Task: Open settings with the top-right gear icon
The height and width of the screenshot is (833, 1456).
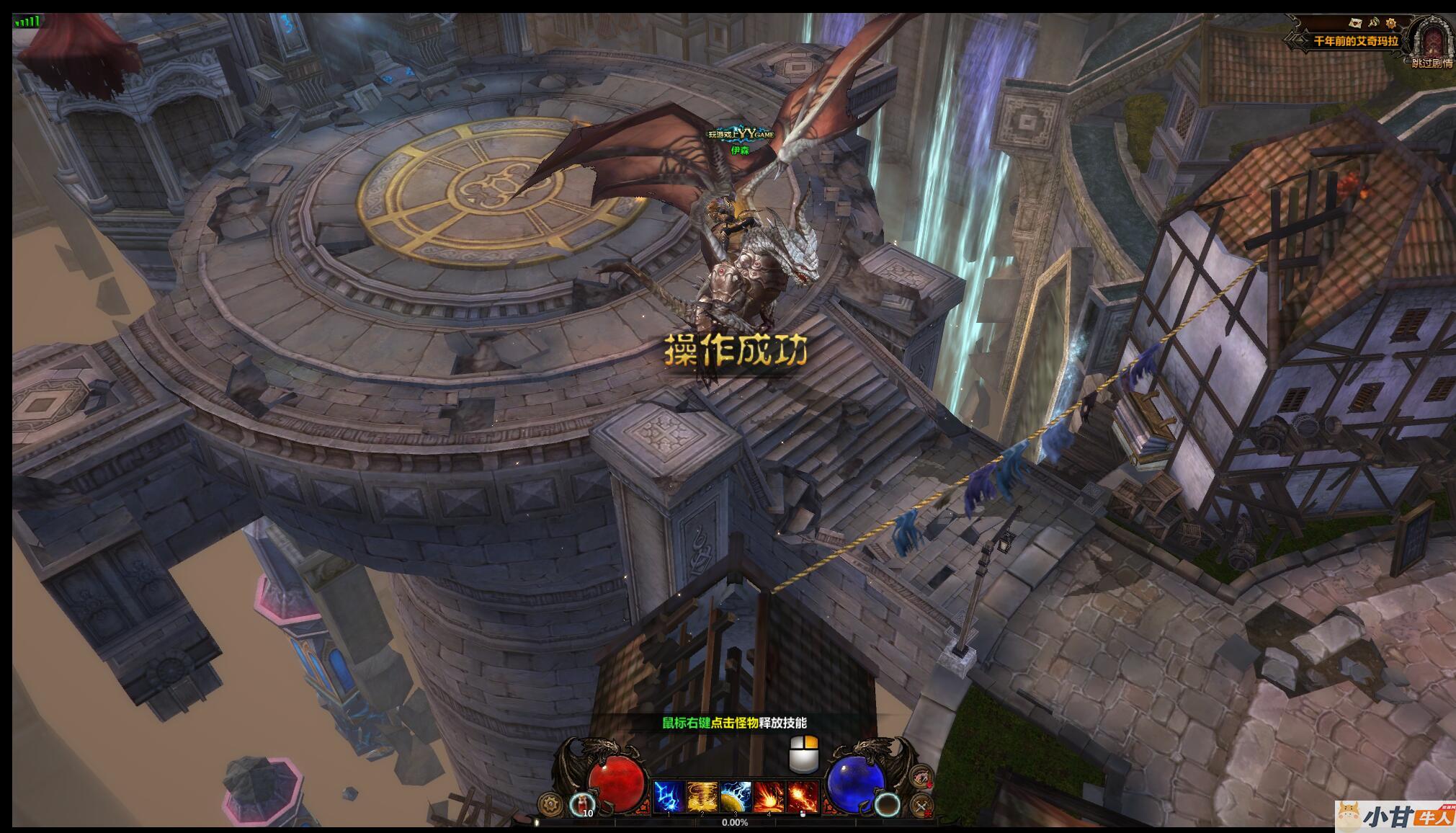Action: (x=1390, y=24)
